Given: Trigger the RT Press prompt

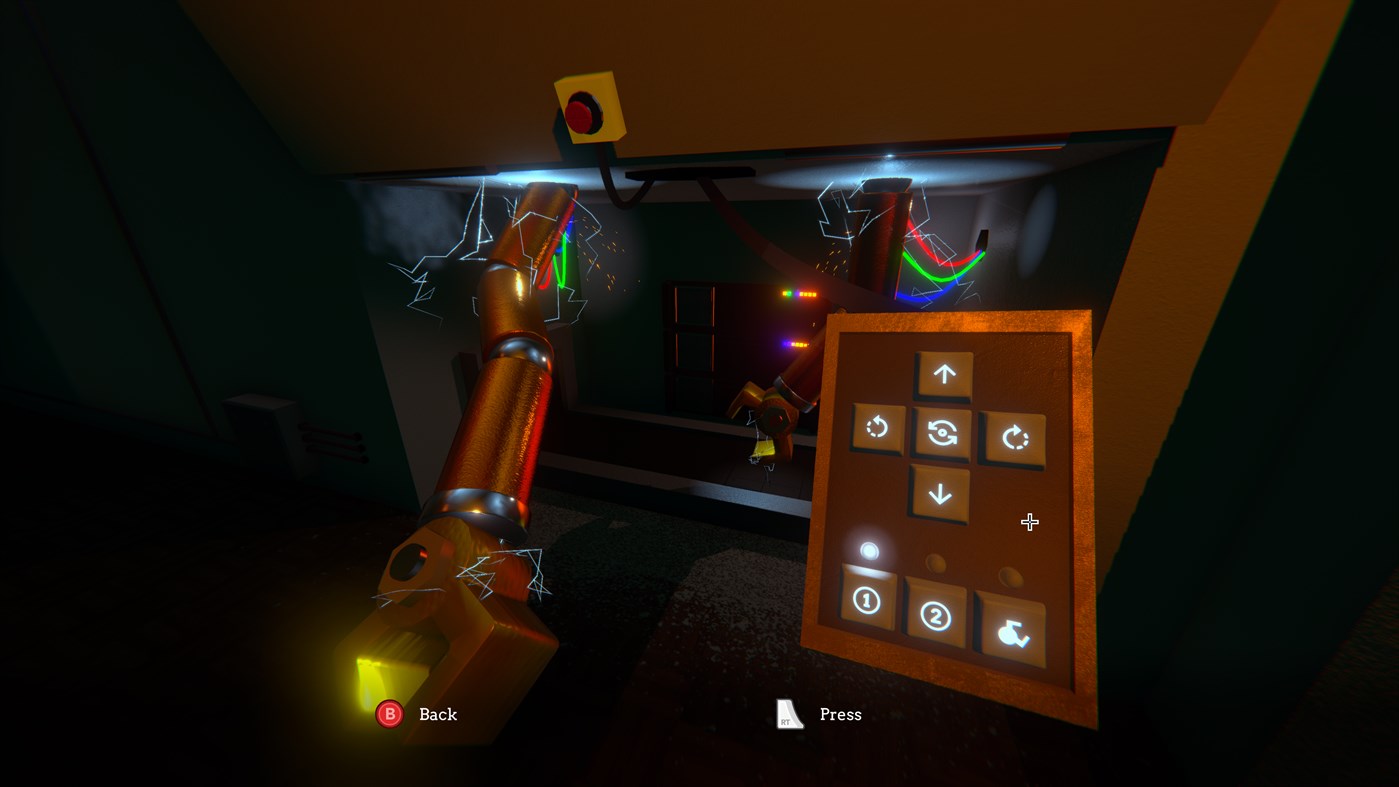Looking at the screenshot, I should 788,713.
